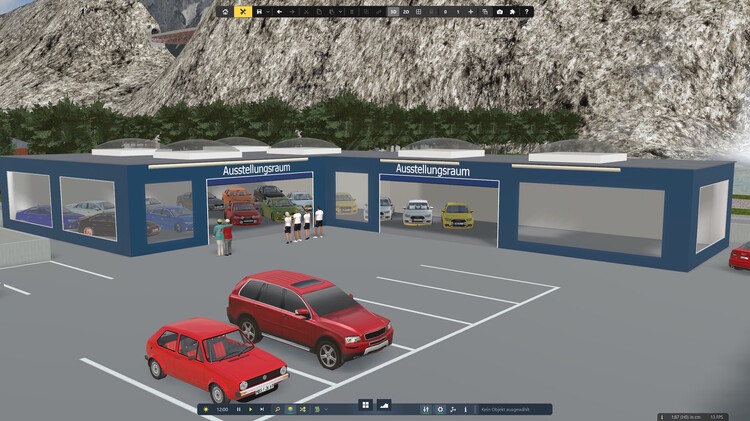The image size is (750, 421).
Task: Undo the last action with the left arrow
Action: (x=279, y=11)
